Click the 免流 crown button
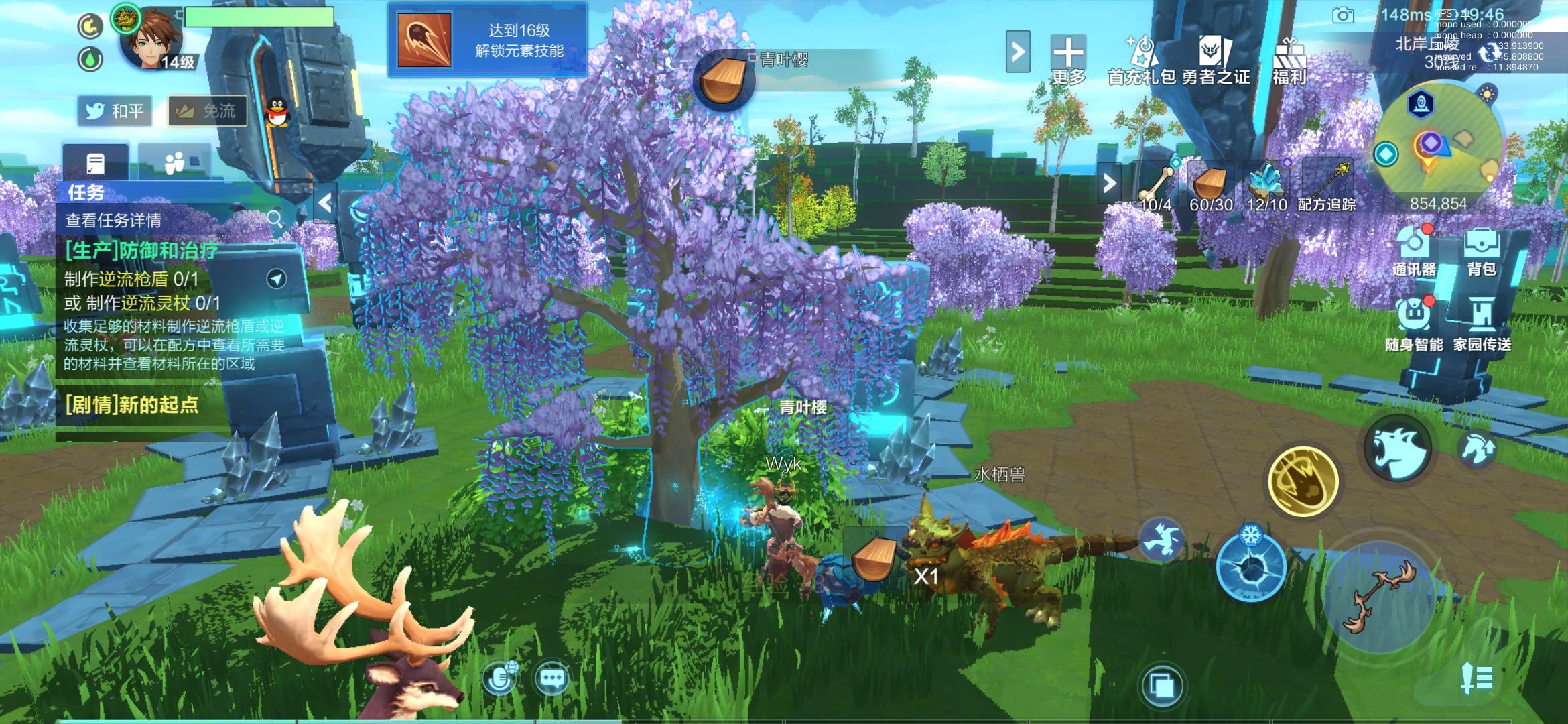 (206, 111)
